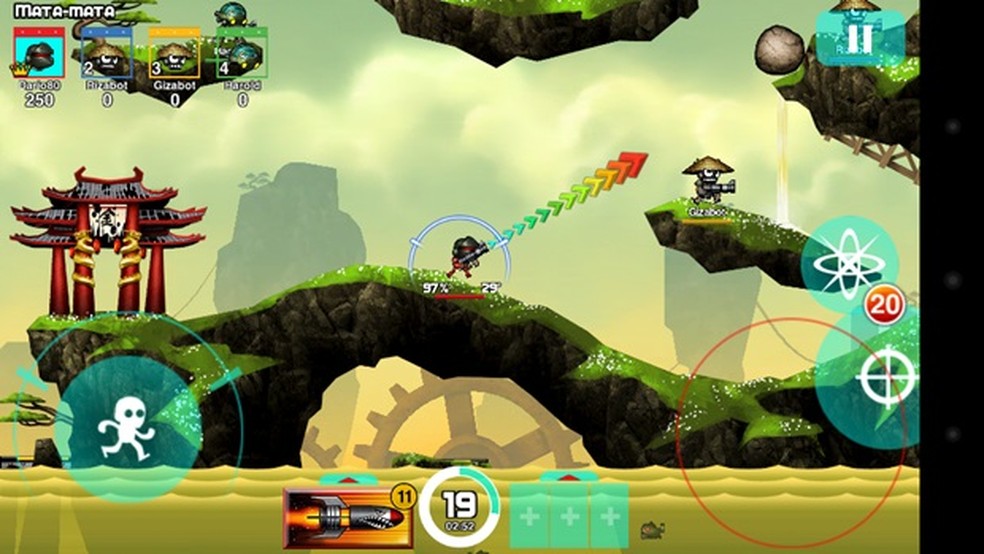Select Dario80's player portrait
The image size is (984, 554).
[39, 55]
